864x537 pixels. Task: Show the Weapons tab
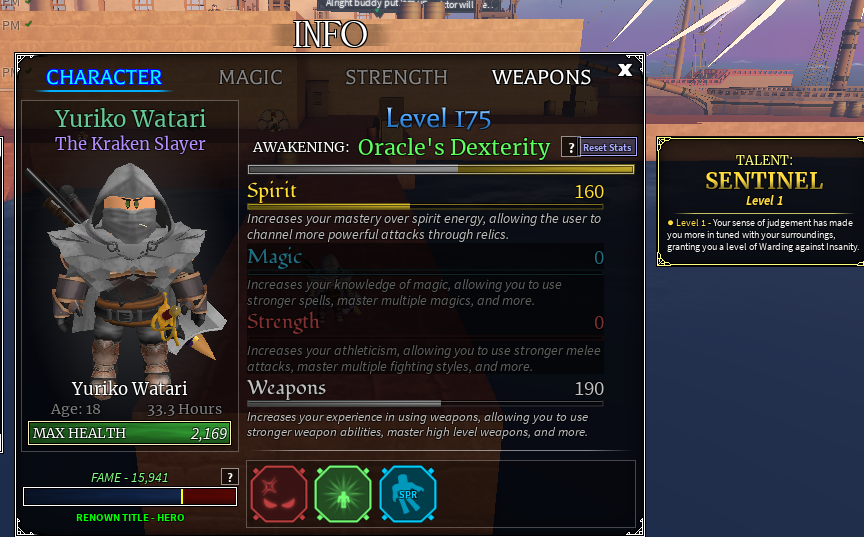[x=541, y=77]
